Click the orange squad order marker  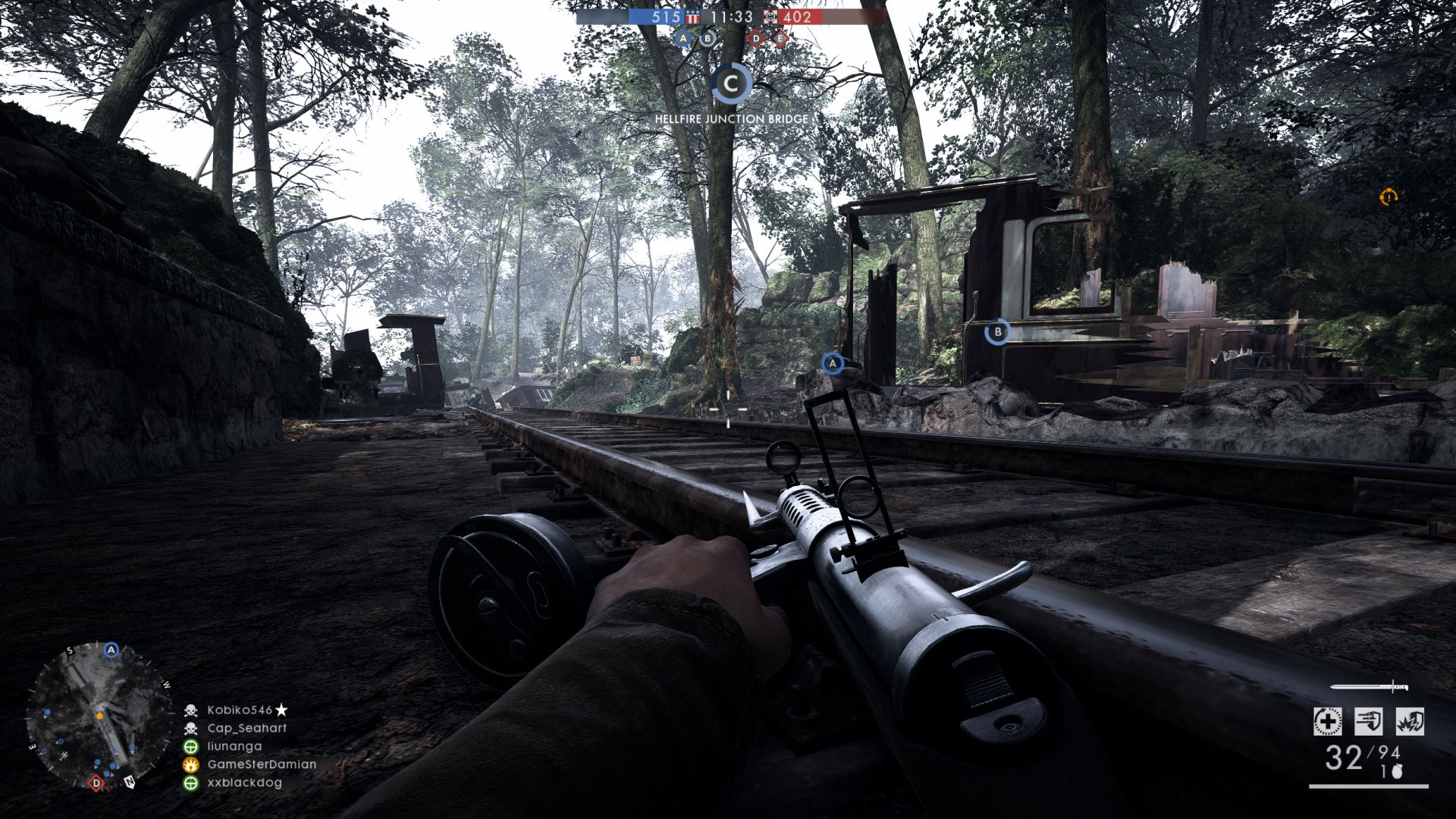tap(1388, 197)
